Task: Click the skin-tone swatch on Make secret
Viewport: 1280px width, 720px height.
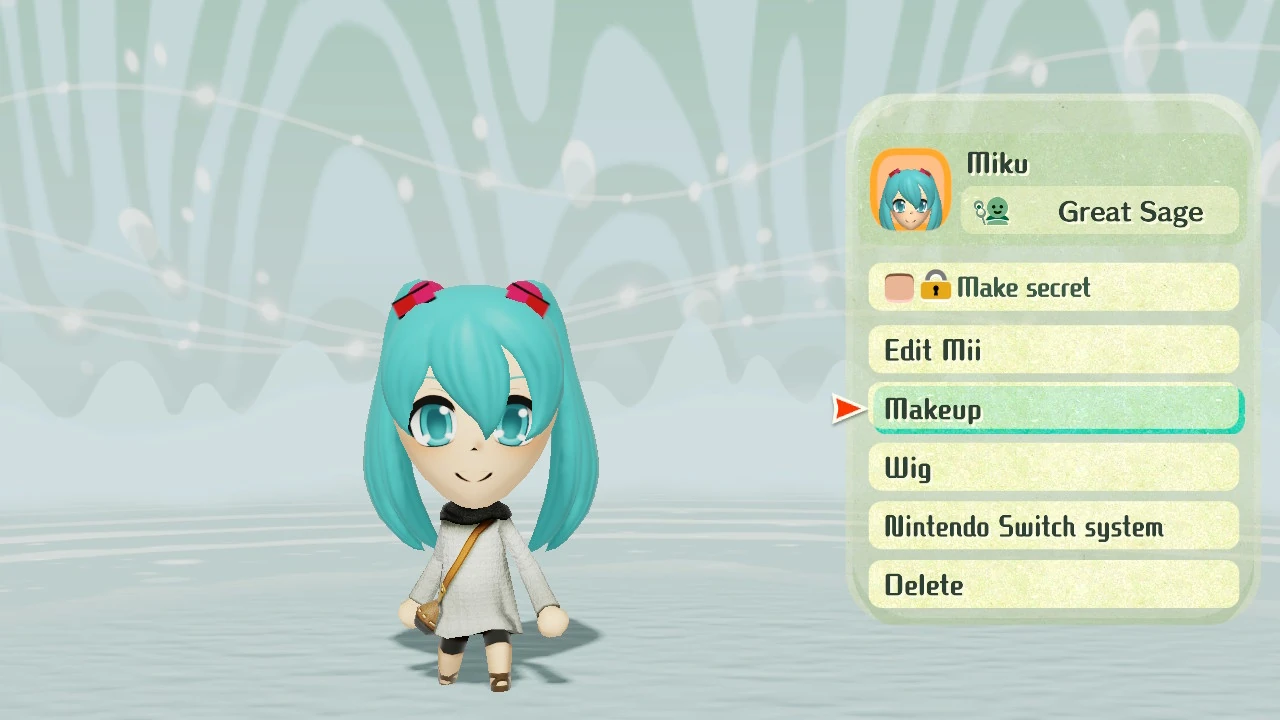Action: (x=898, y=287)
